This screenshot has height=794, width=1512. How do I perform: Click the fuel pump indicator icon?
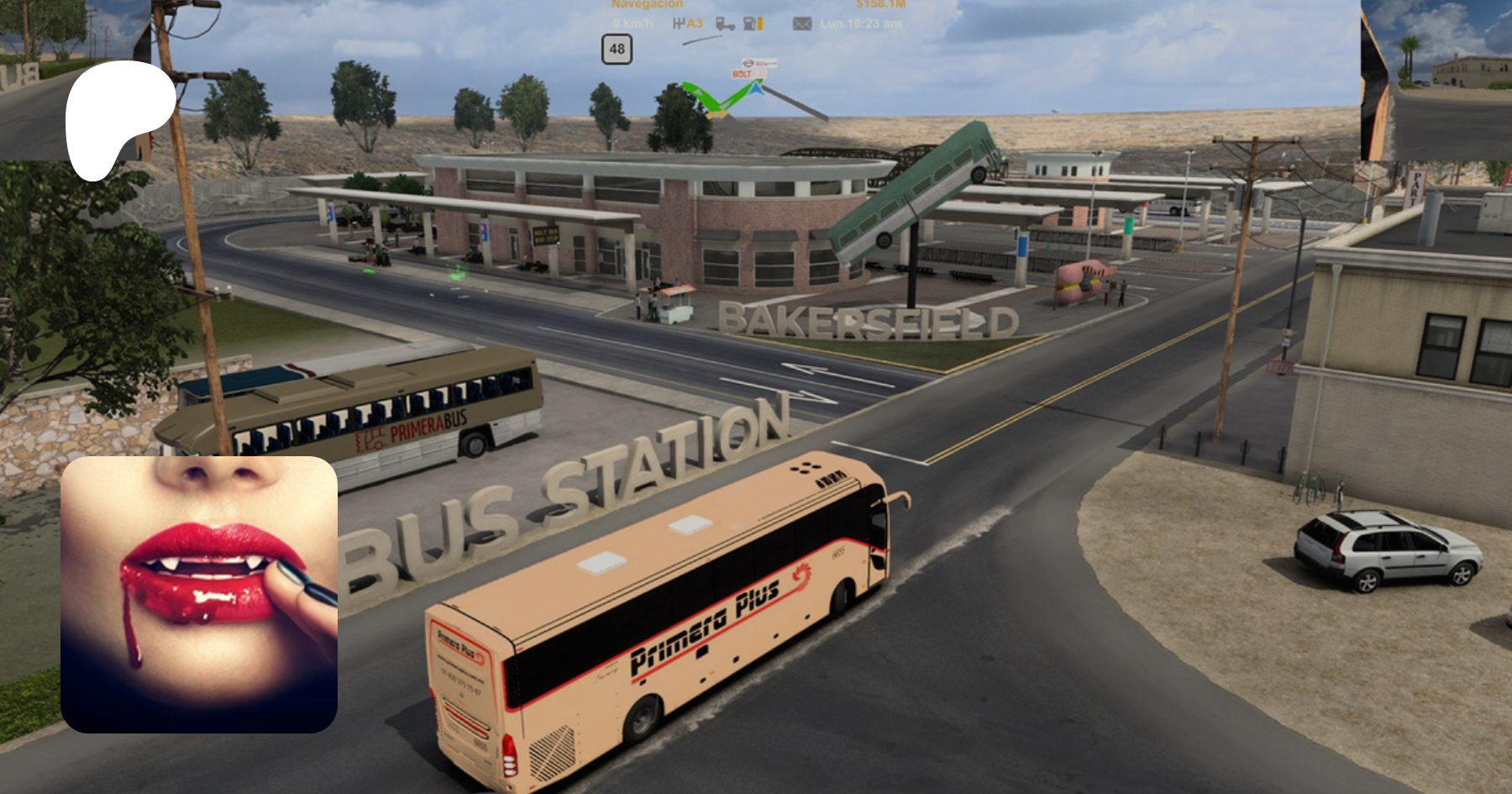pyautogui.click(x=753, y=24)
